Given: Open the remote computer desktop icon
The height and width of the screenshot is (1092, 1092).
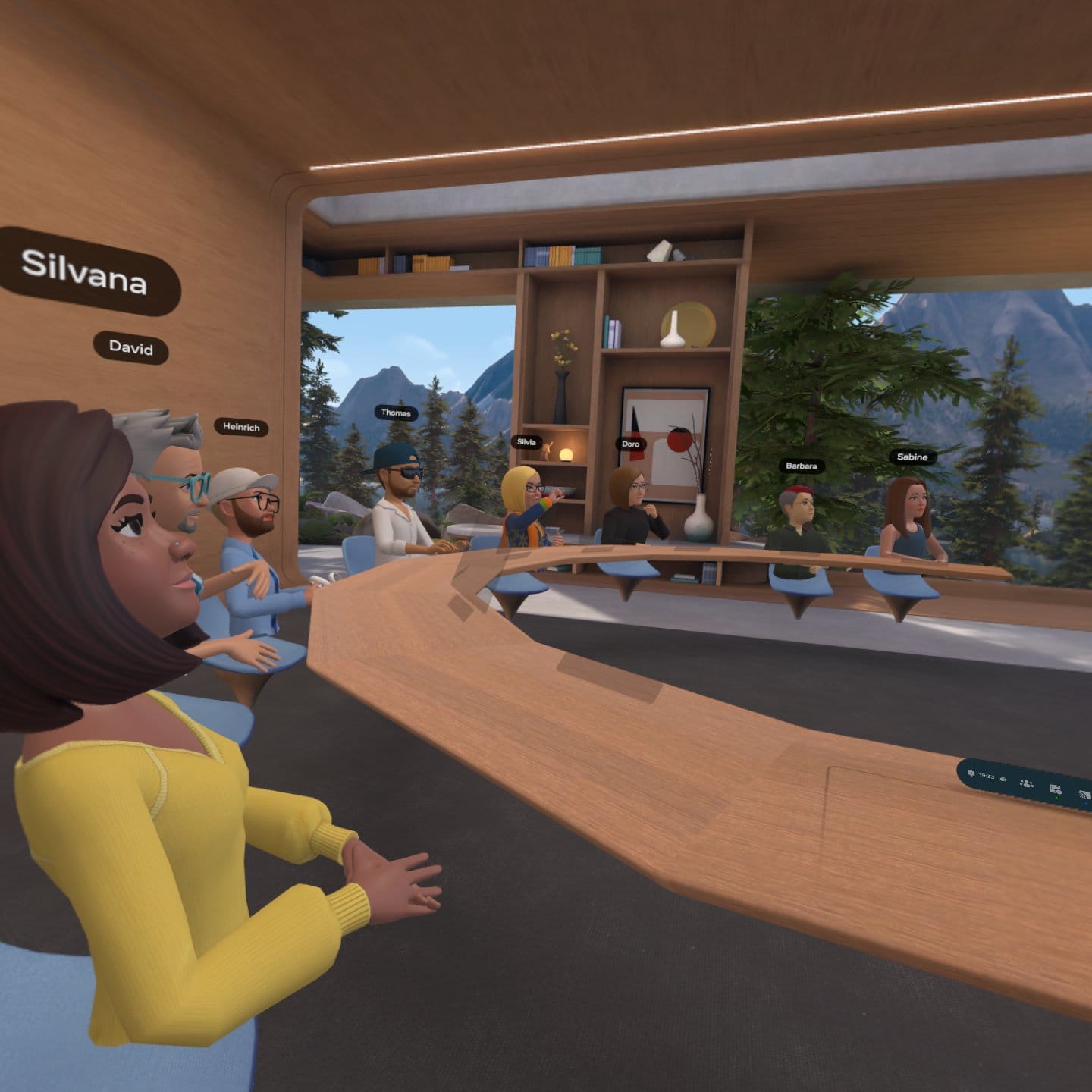Looking at the screenshot, I should tap(1055, 790).
